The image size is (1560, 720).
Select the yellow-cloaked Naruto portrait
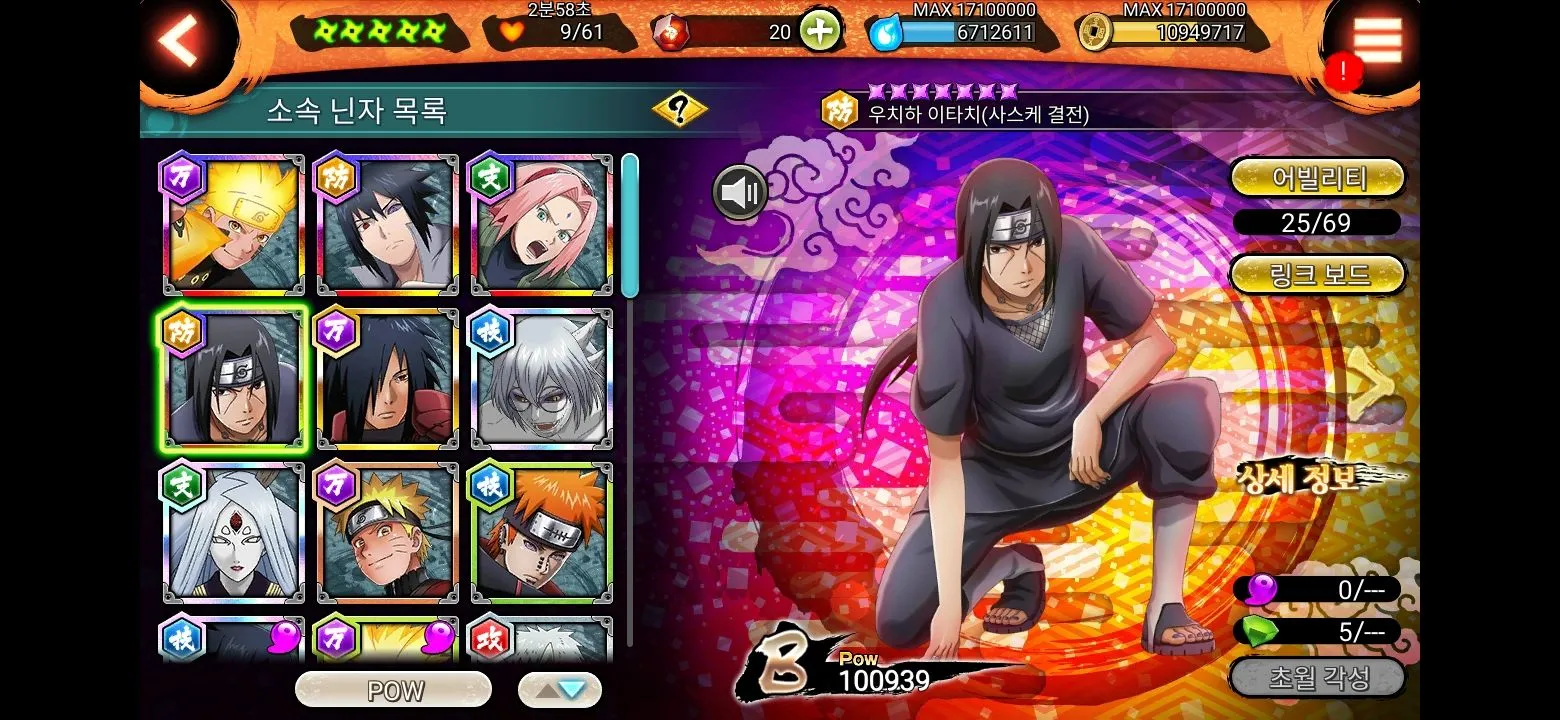[x=234, y=225]
